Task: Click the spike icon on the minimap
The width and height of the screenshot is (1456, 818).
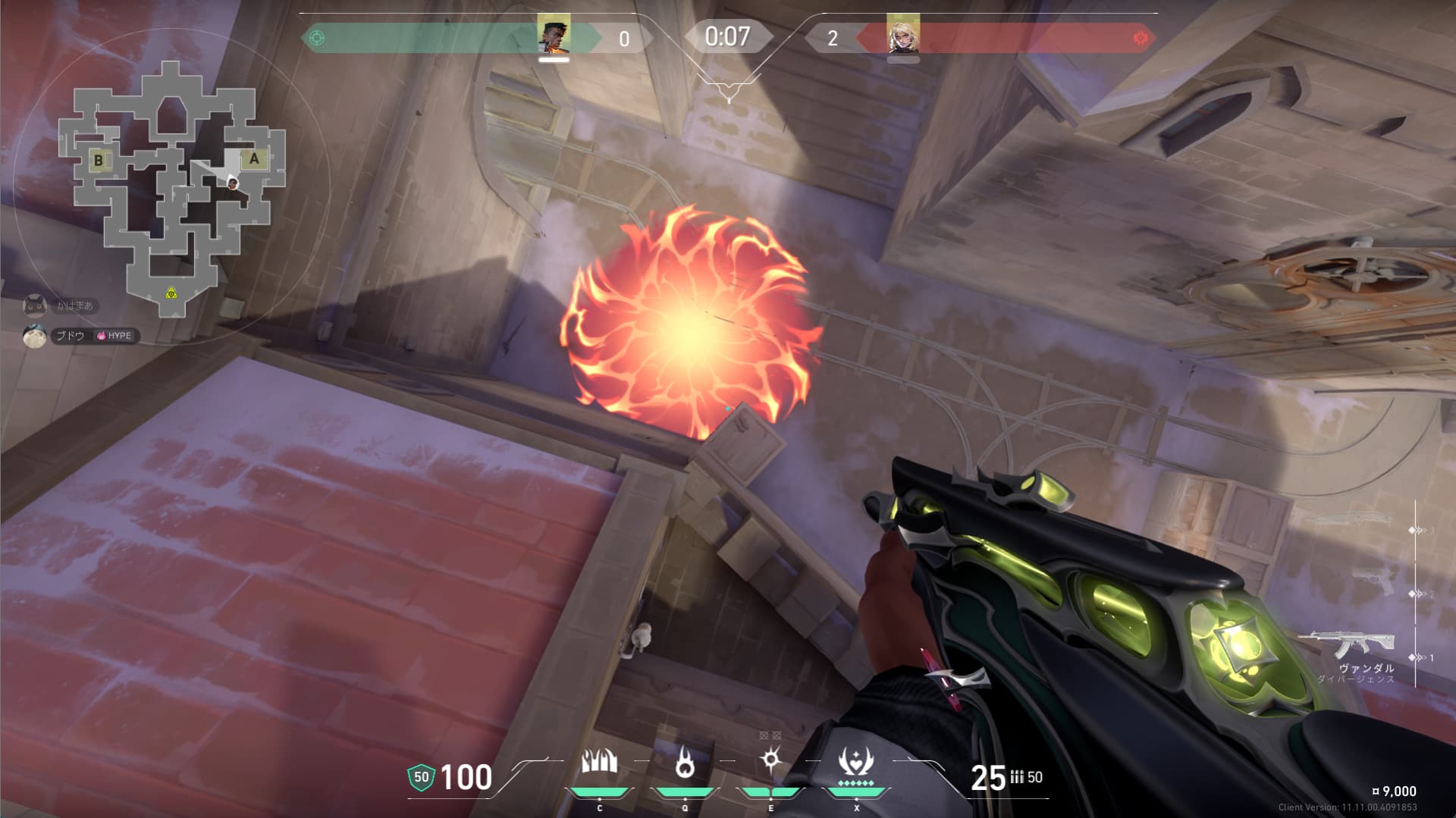Action: [171, 293]
